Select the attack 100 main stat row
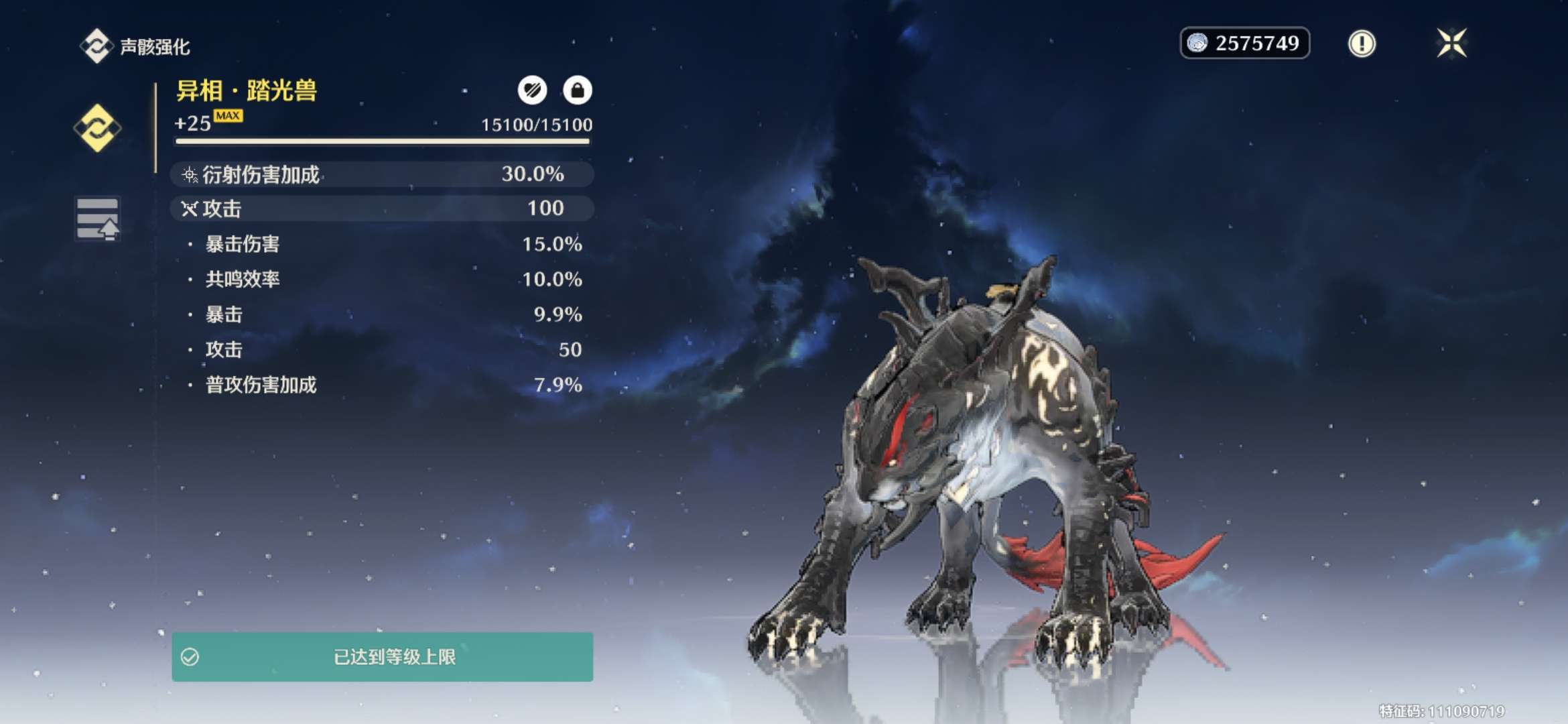 pos(382,208)
